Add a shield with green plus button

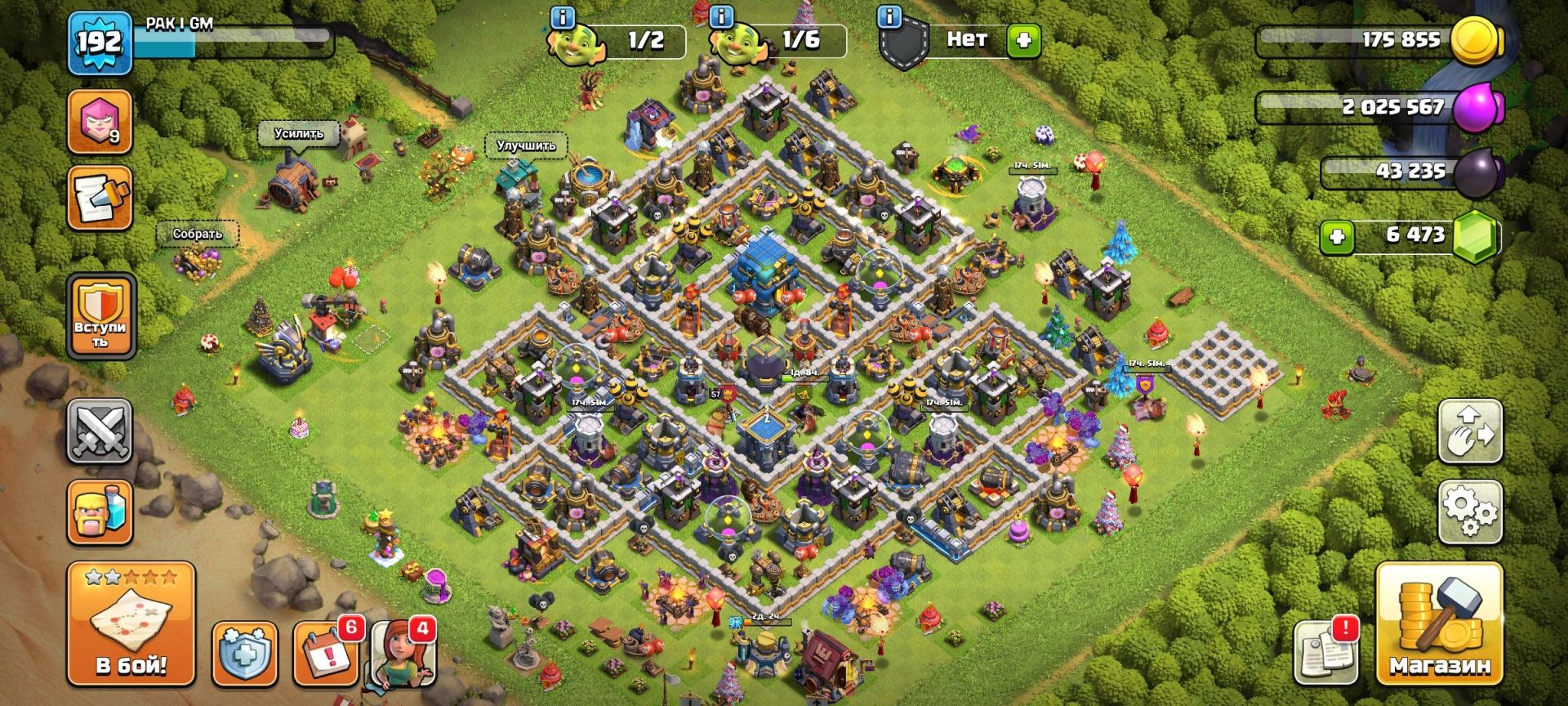click(x=1024, y=39)
